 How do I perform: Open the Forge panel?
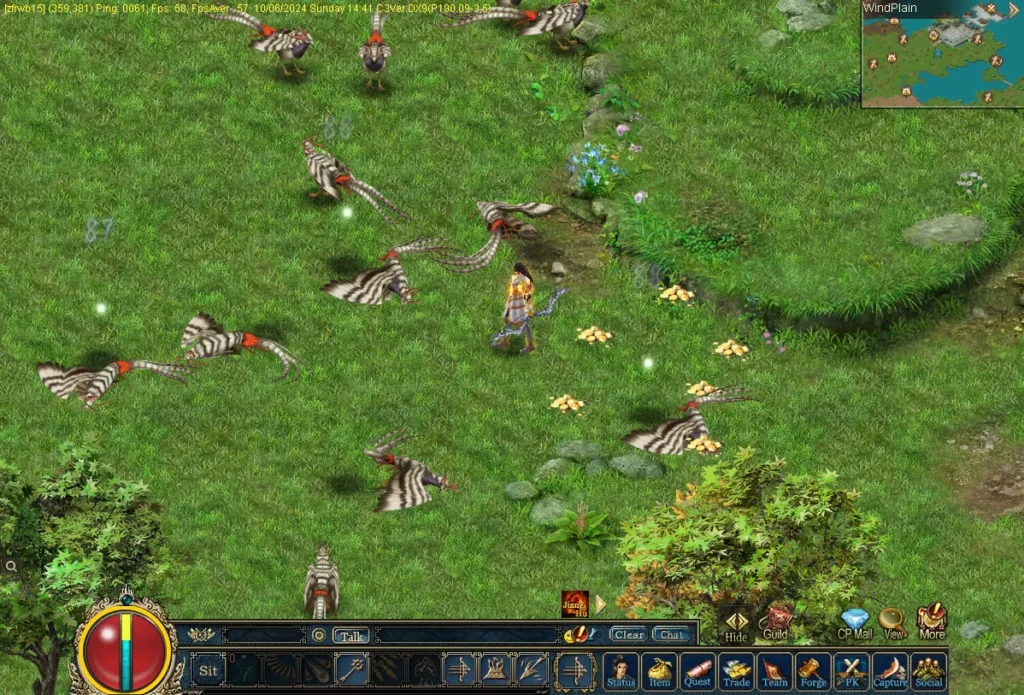(814, 670)
